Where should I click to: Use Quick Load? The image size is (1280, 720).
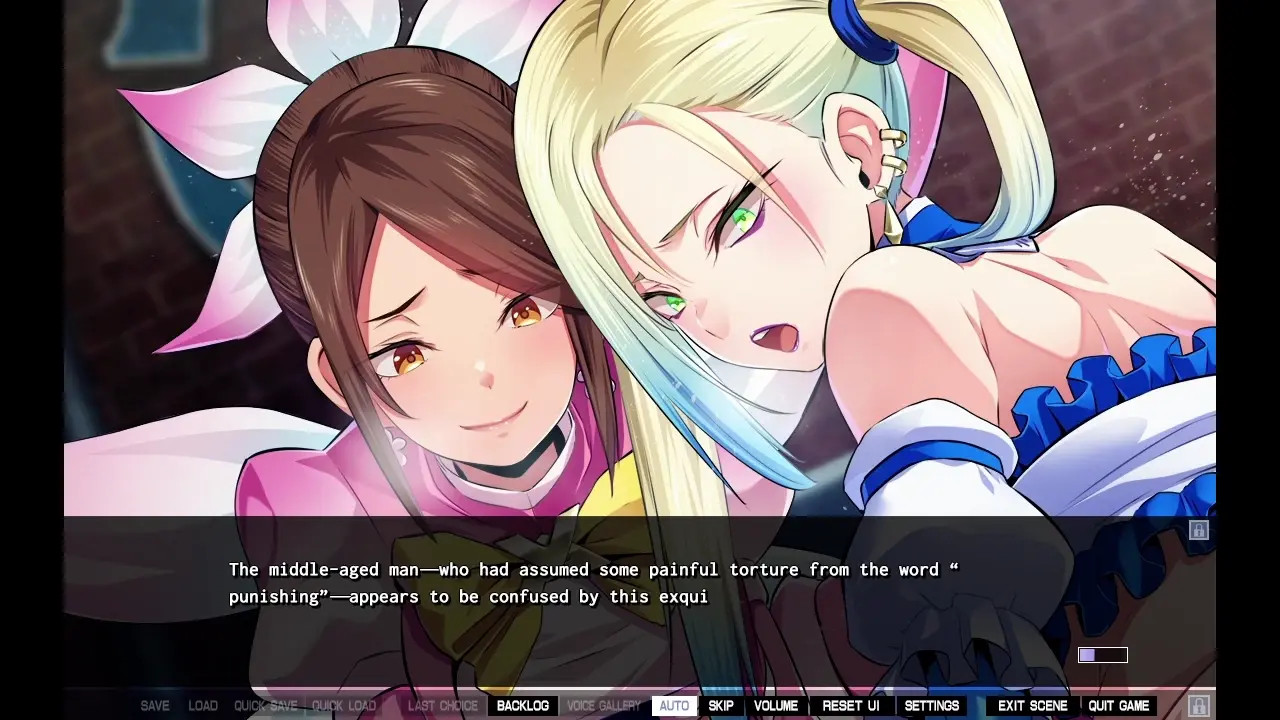coord(344,706)
